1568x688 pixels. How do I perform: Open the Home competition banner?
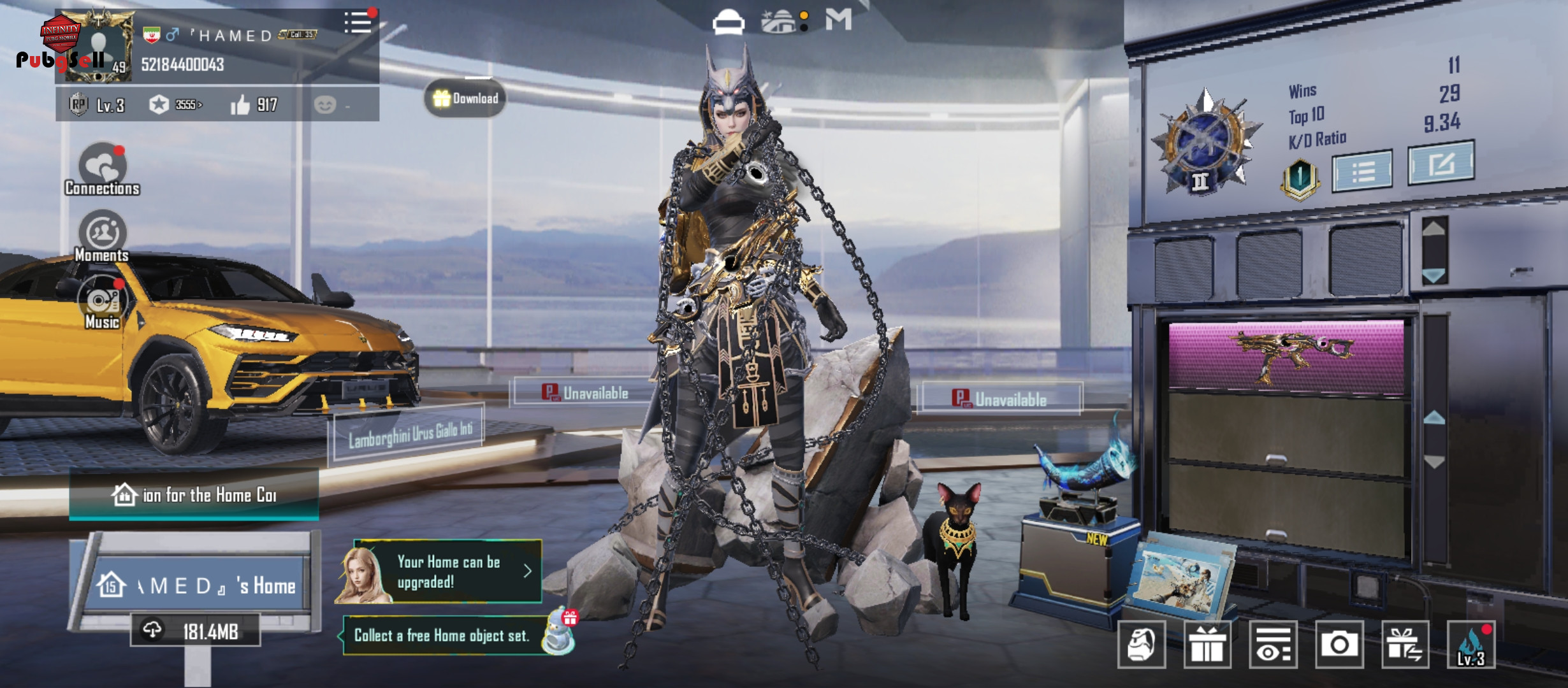194,495
